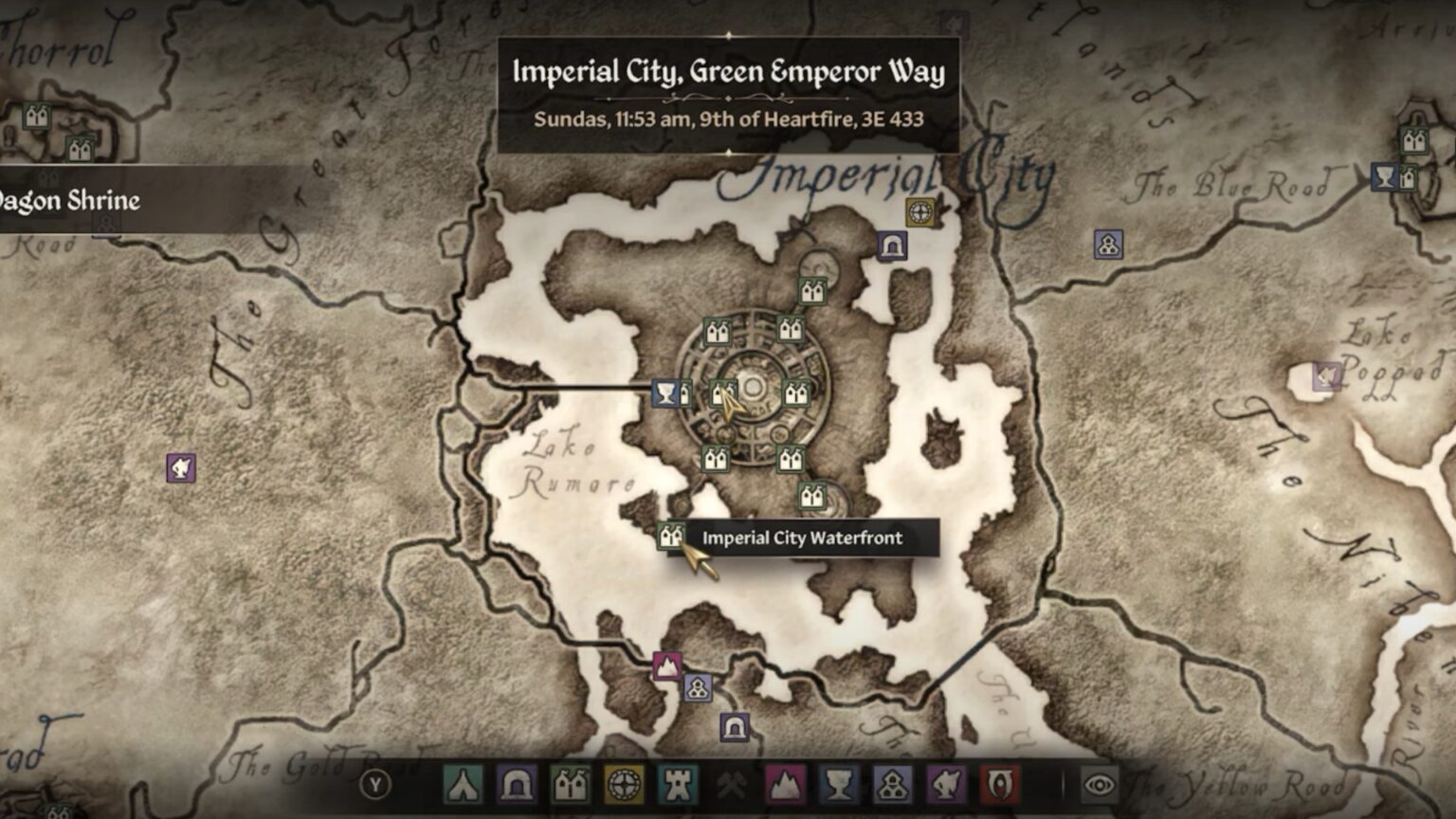Image resolution: width=1456 pixels, height=819 pixels.
Task: Toggle the settlement houses filter in bottom bar
Action: 892,784
